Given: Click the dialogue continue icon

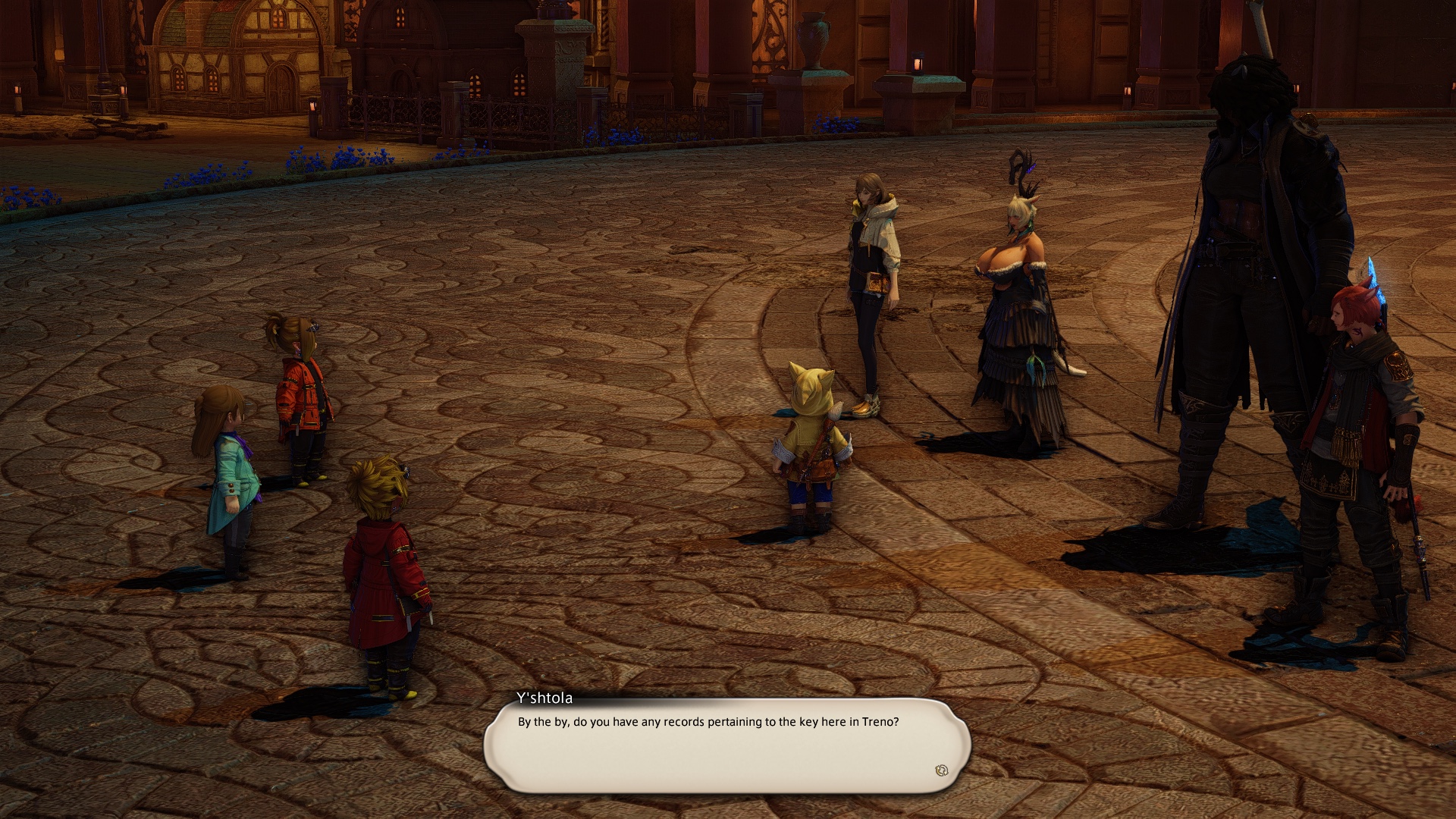Looking at the screenshot, I should (x=941, y=770).
